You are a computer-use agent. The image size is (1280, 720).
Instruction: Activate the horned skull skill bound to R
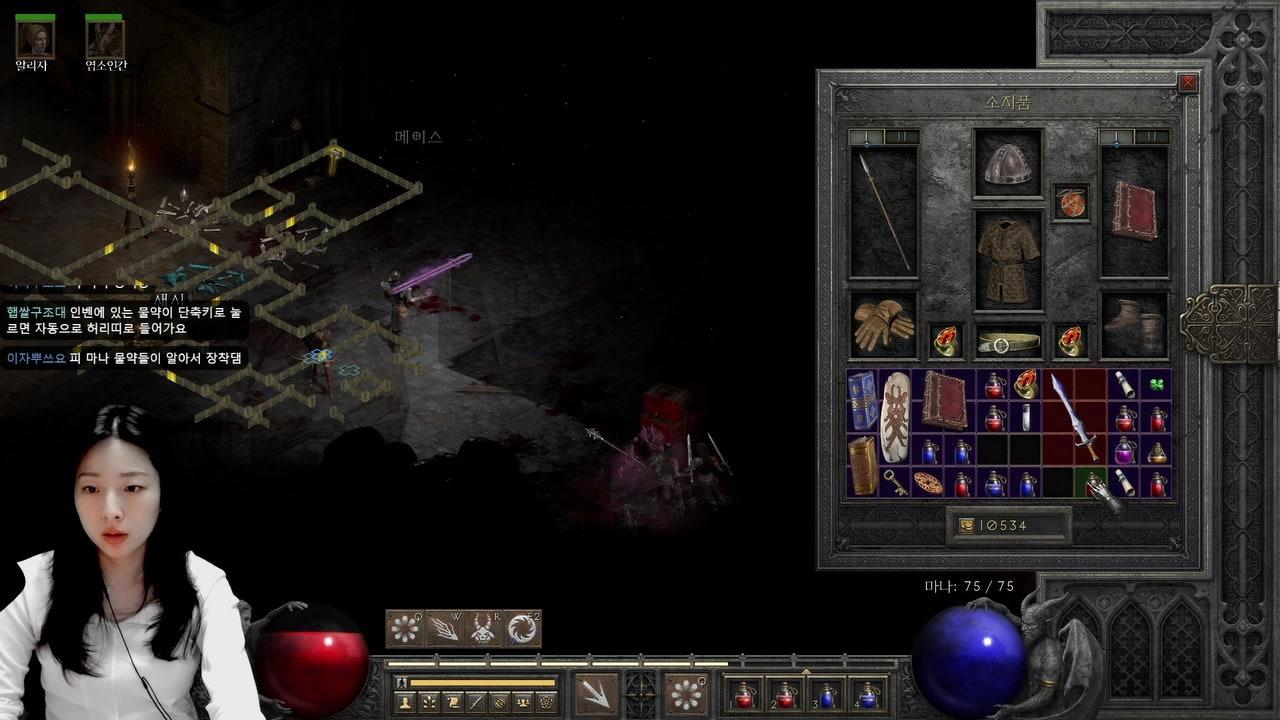[483, 629]
